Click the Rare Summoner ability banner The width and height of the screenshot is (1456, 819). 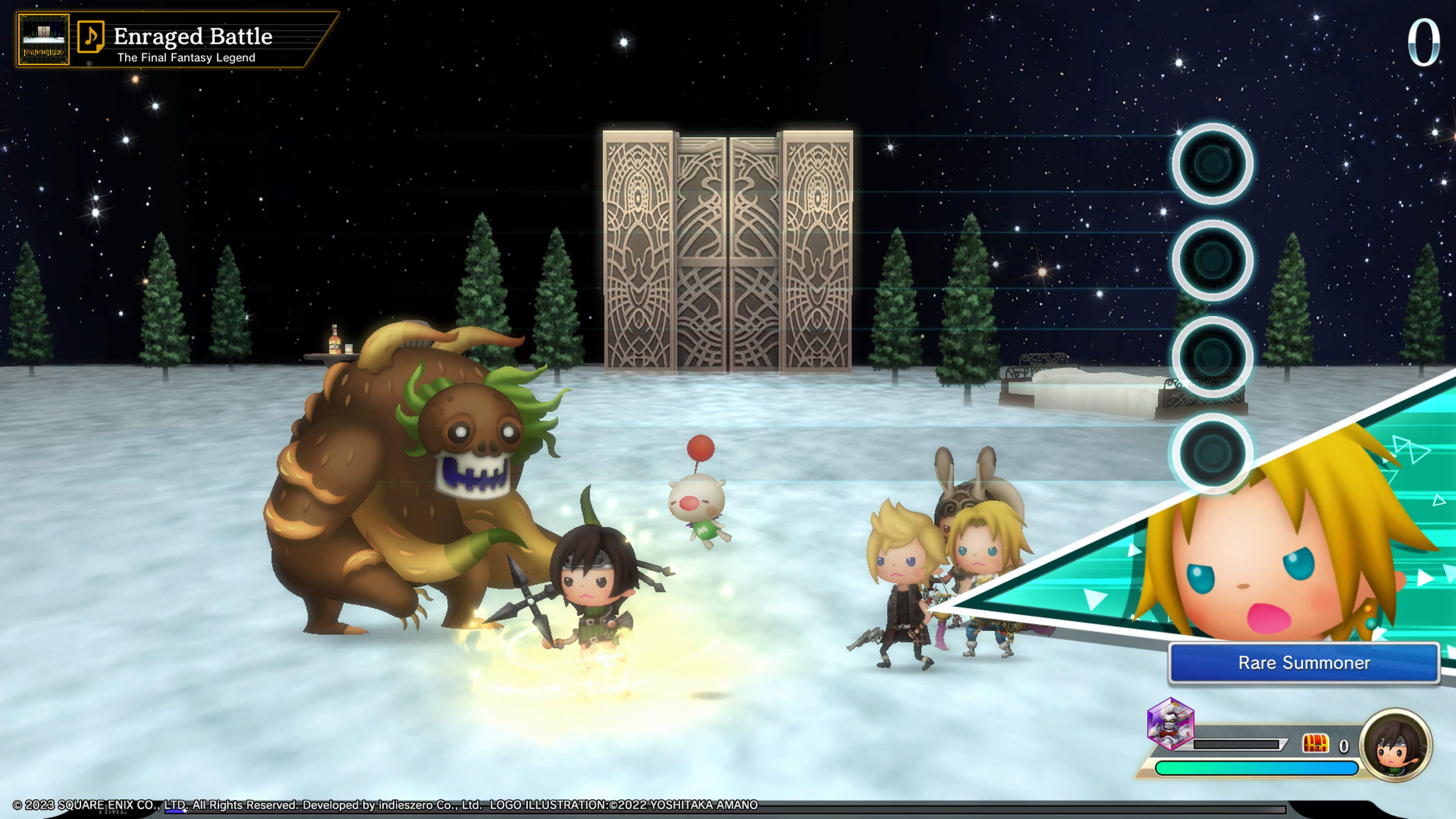(x=1304, y=663)
